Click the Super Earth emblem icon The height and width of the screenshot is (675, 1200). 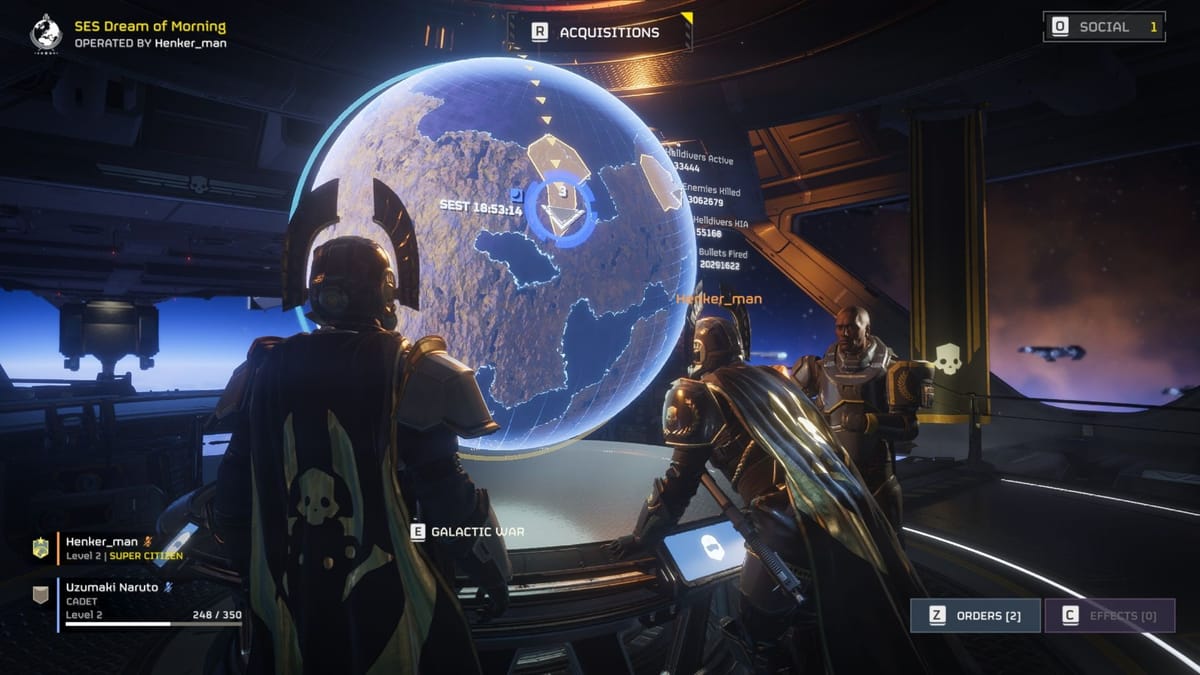tap(46, 32)
